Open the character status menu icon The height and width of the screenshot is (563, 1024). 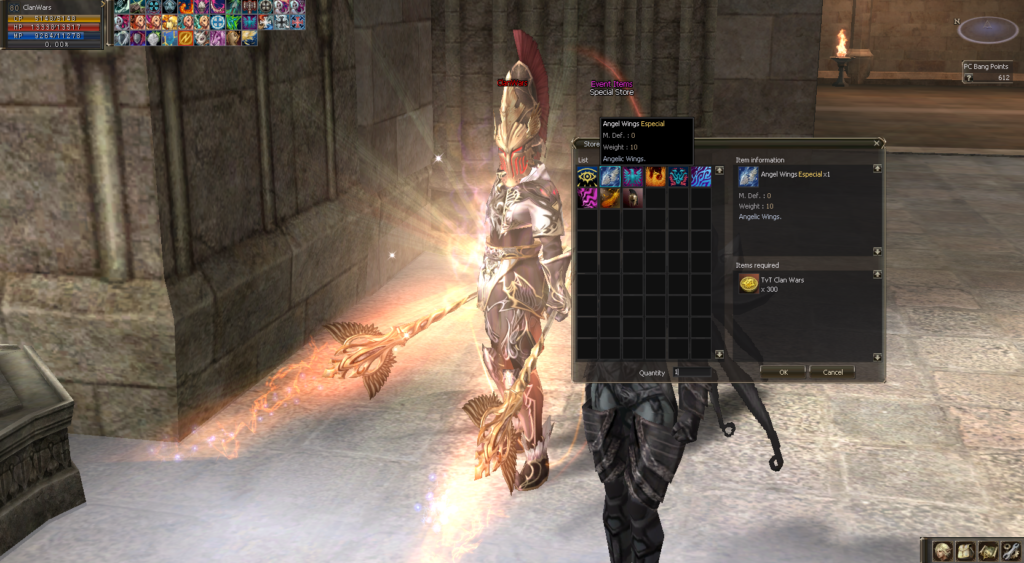942,550
